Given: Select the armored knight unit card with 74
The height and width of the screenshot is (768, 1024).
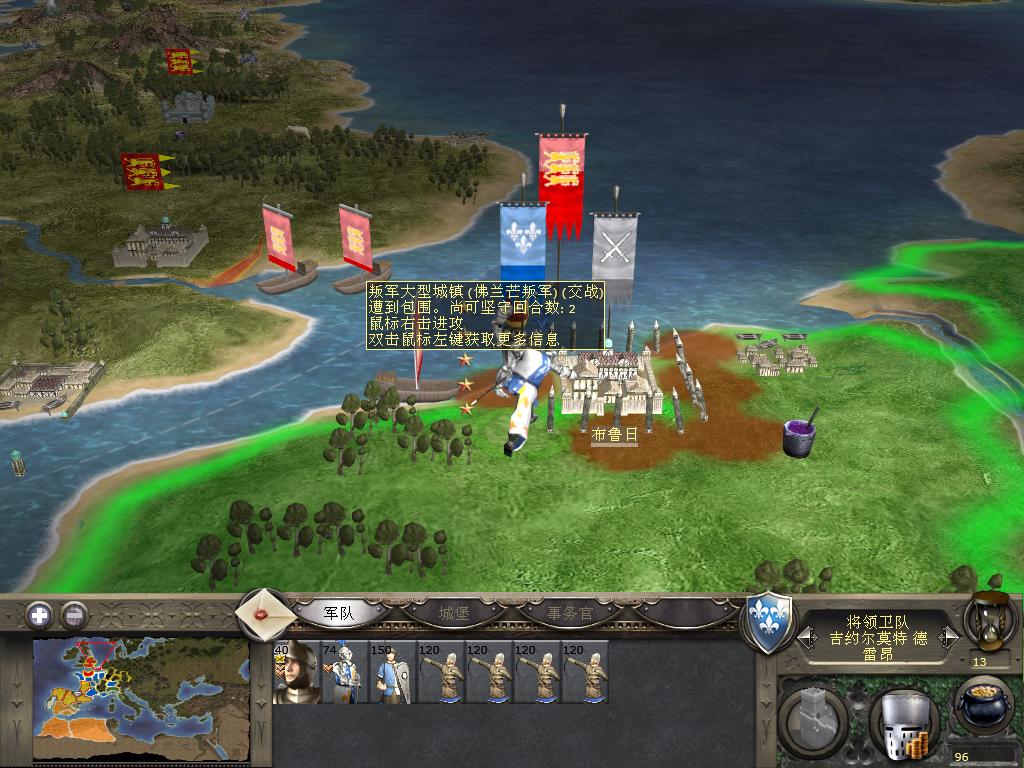Looking at the screenshot, I should pyautogui.click(x=344, y=672).
